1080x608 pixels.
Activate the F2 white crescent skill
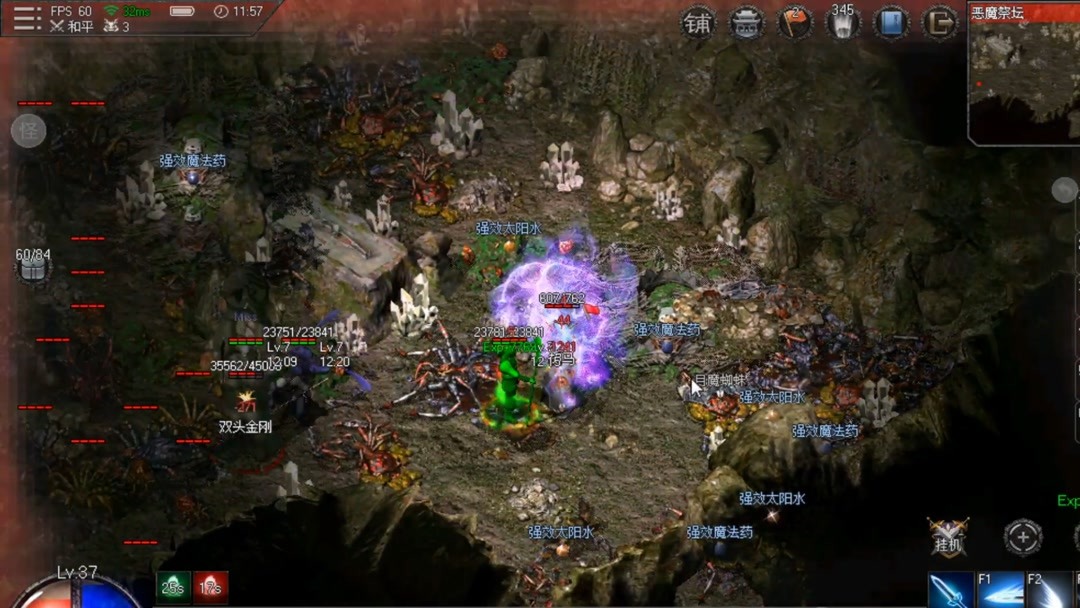pyautogui.click(x=1050, y=590)
